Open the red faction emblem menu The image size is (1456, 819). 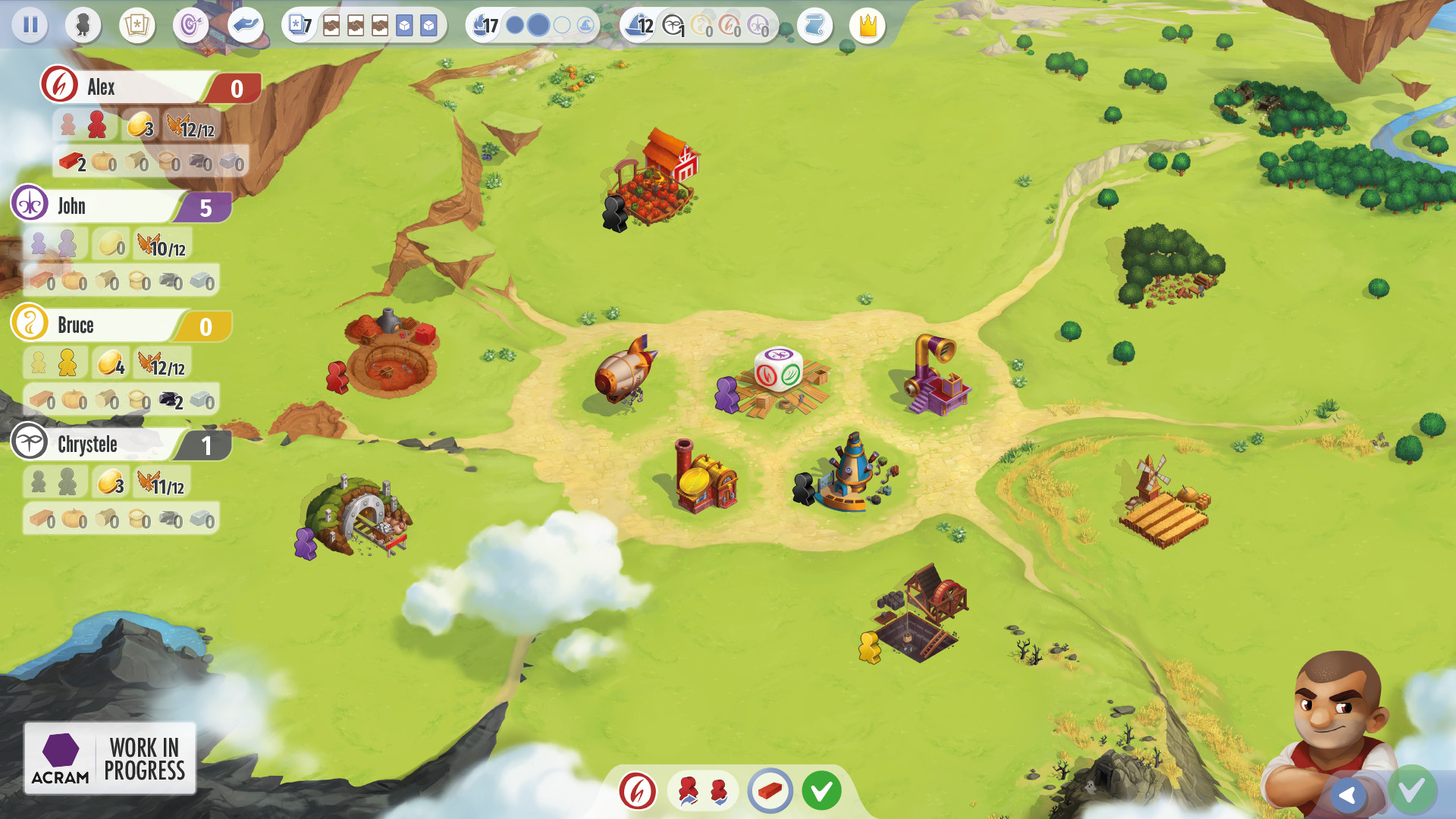(x=636, y=790)
